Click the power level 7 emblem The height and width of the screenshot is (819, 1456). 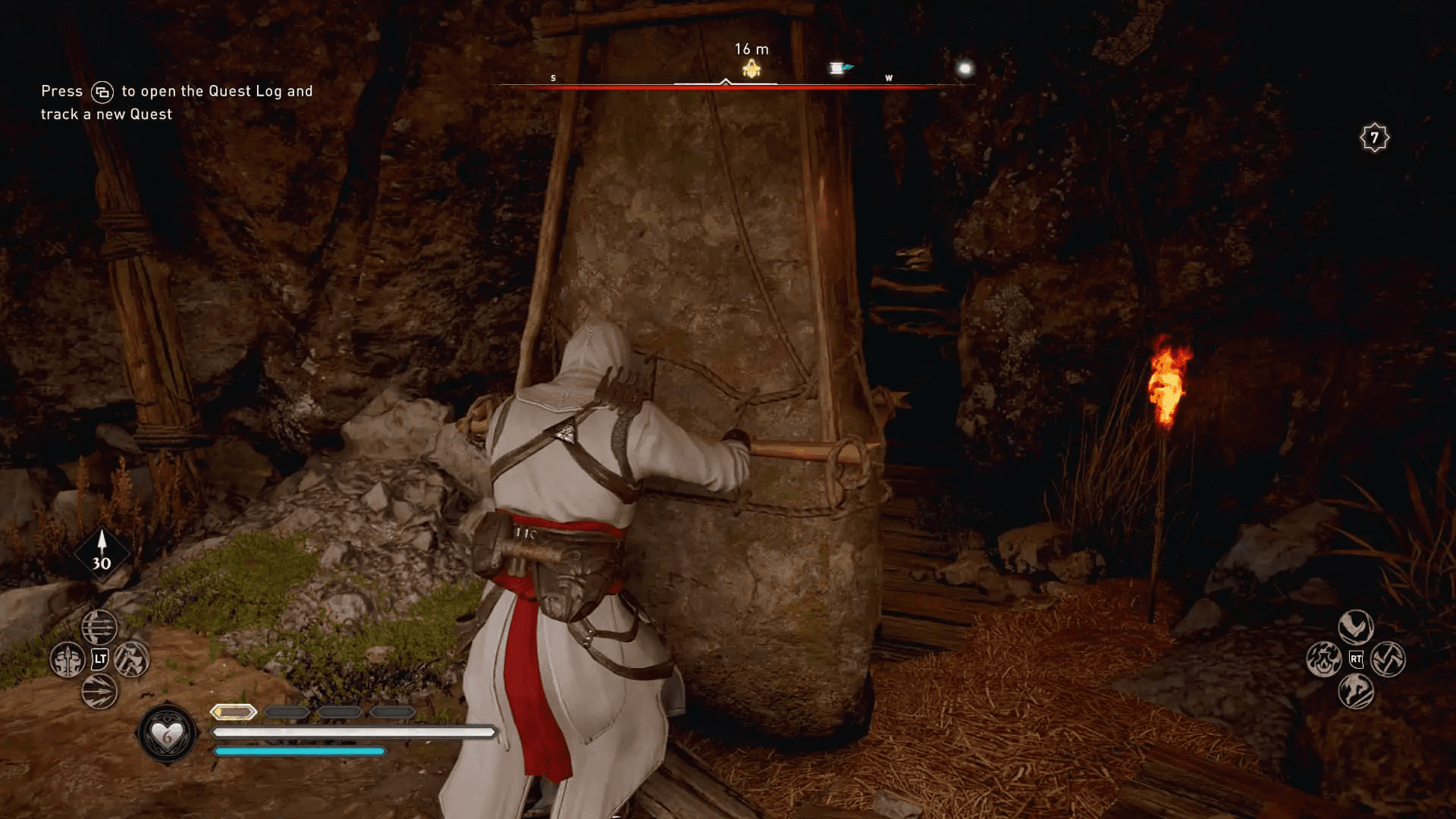click(x=1374, y=136)
